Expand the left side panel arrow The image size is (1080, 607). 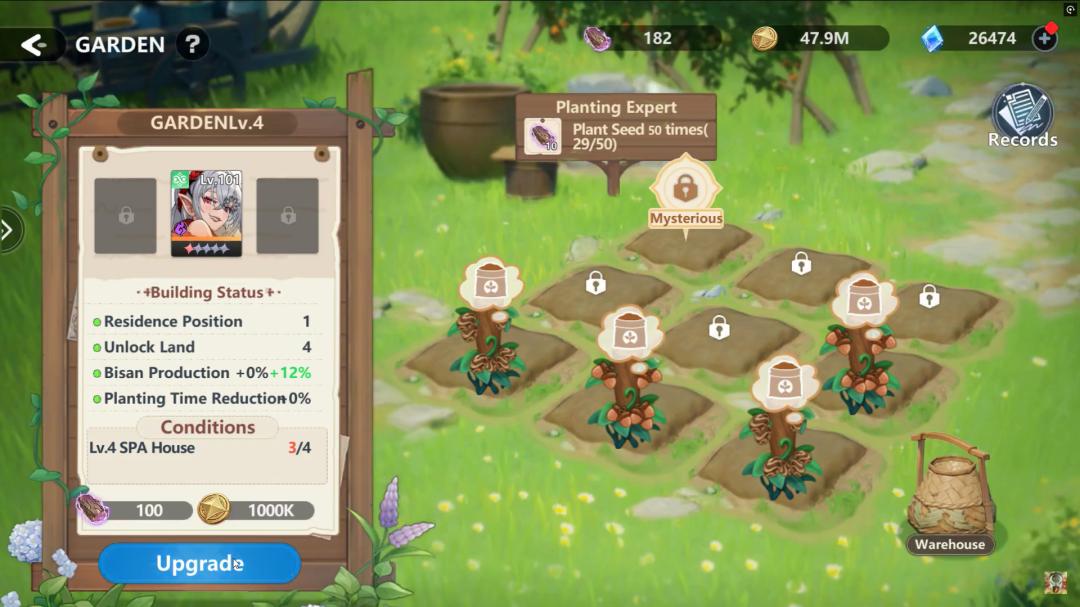pos(8,230)
